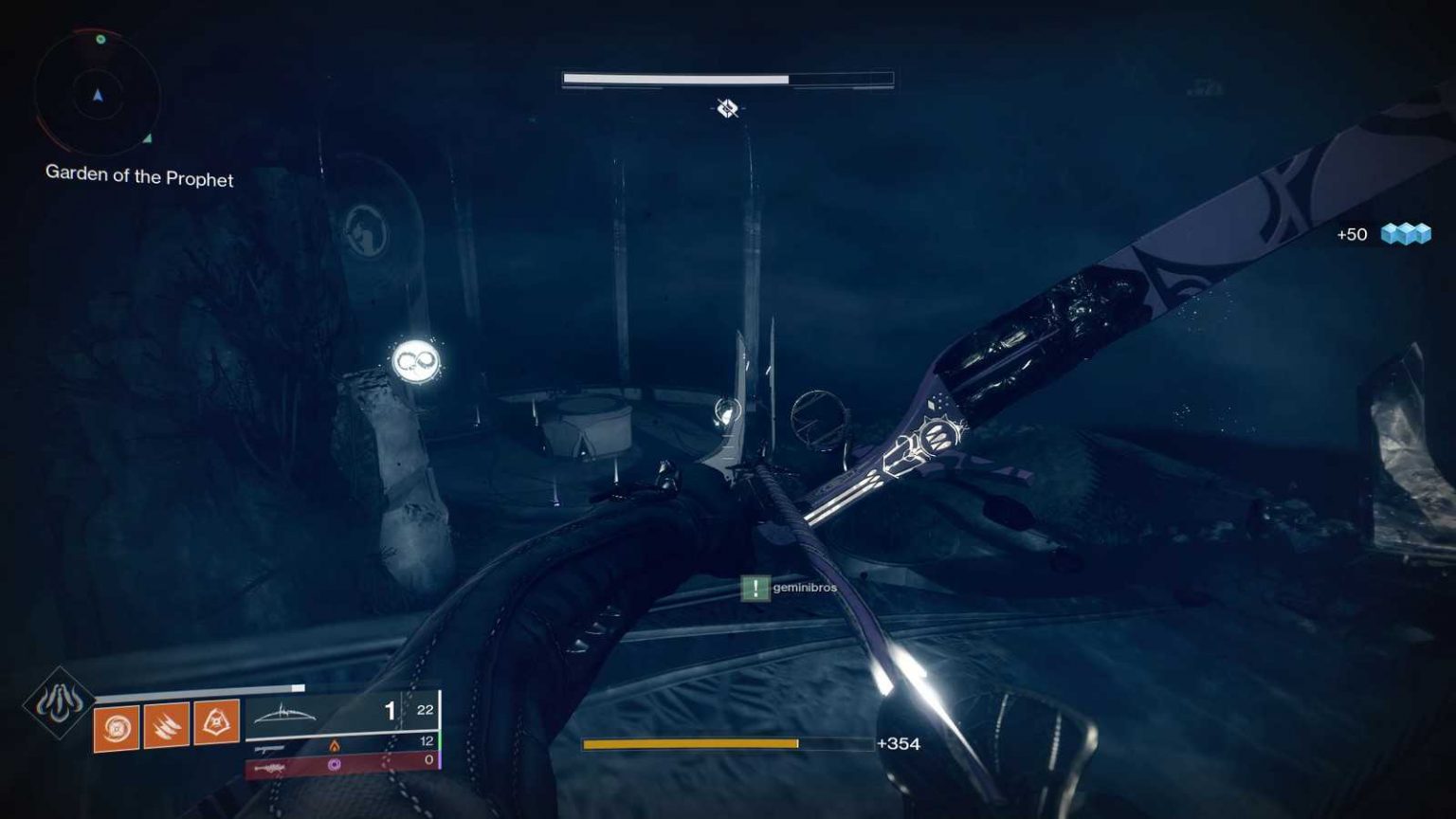This screenshot has height=819, width=1456.
Task: Click the energy sidearm weapon icon
Action: (x=270, y=747)
